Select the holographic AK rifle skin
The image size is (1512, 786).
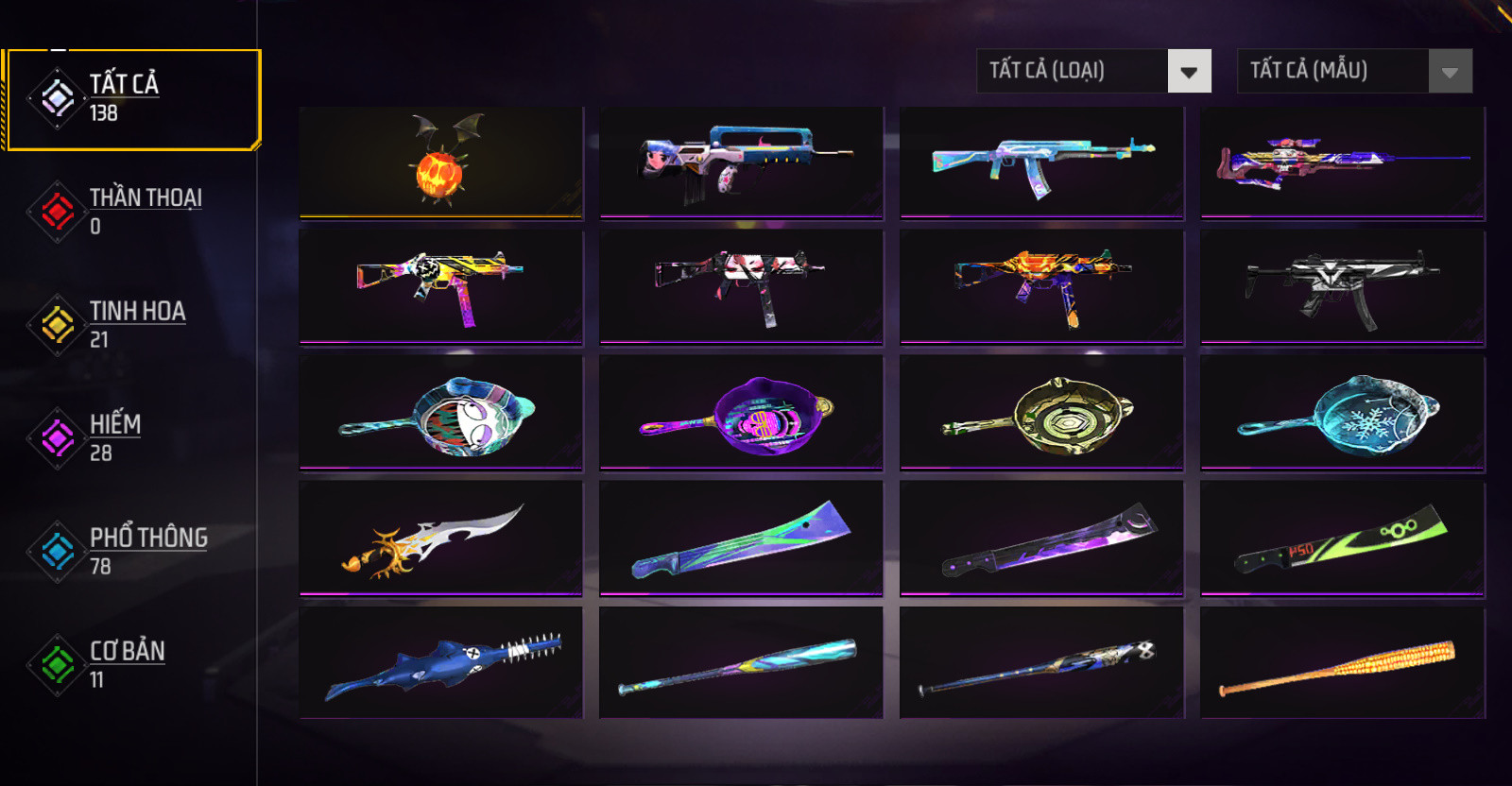tap(1042, 162)
